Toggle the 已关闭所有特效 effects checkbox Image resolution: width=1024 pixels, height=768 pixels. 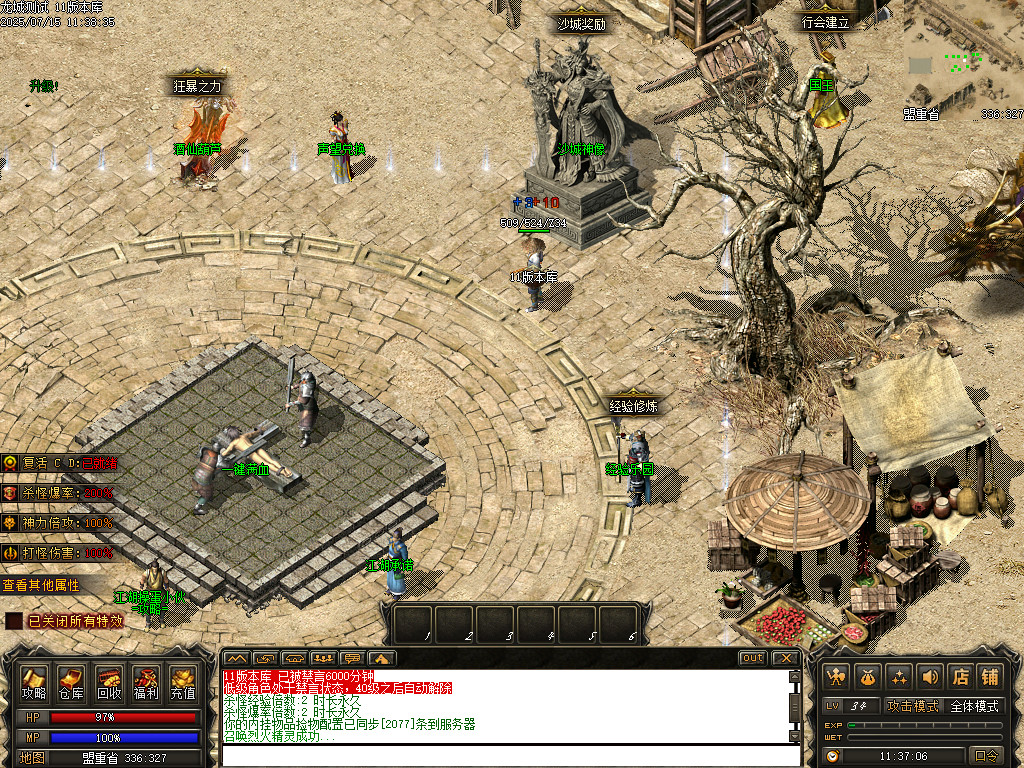point(14,621)
